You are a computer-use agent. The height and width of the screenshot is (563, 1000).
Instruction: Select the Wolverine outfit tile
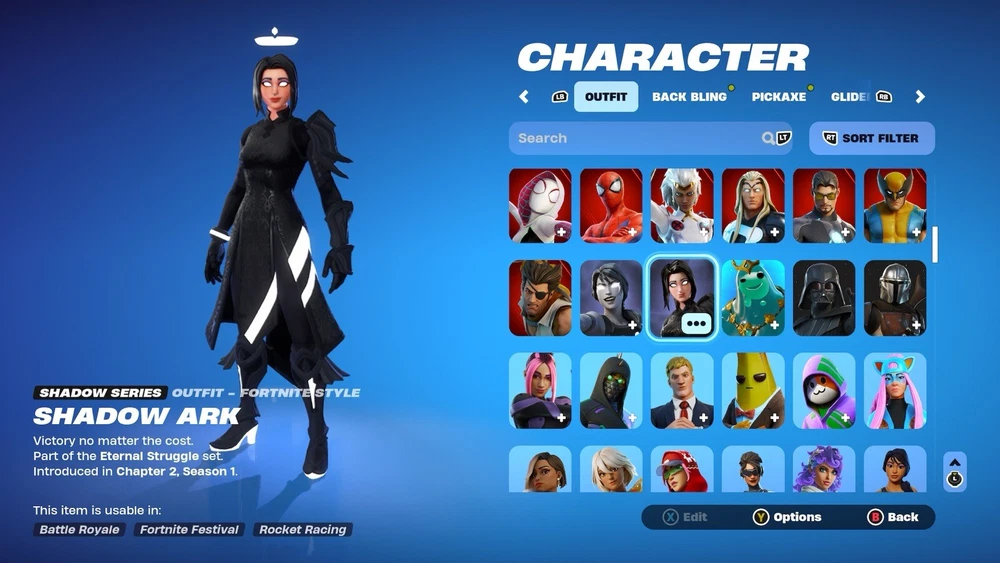(895, 205)
